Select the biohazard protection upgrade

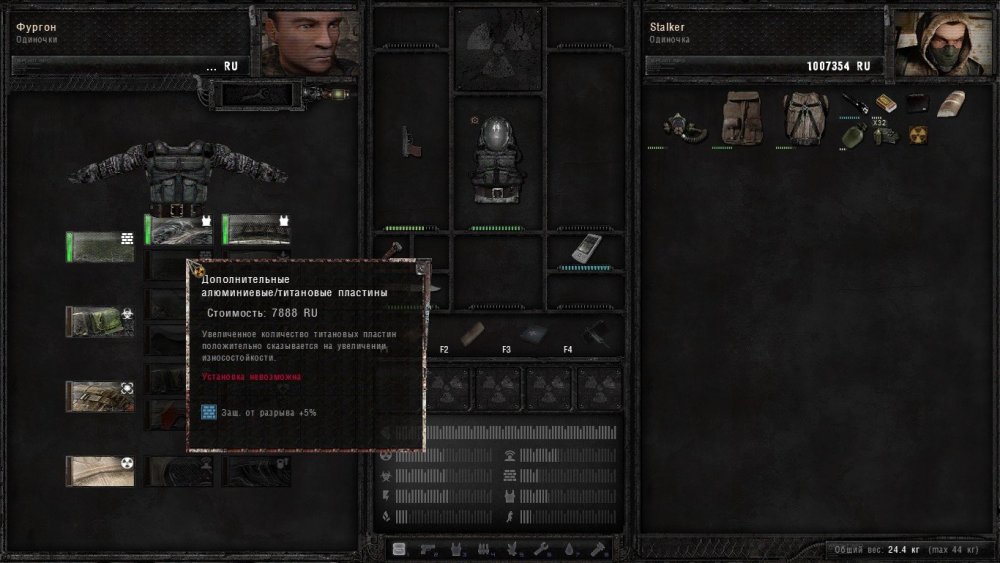coord(99,320)
